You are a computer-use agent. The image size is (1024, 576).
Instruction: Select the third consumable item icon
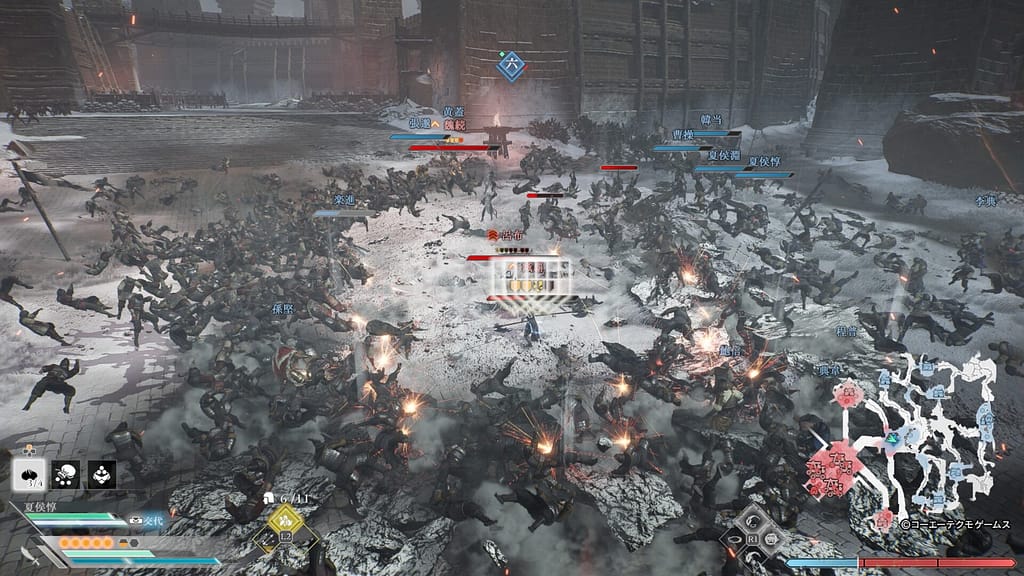click(x=102, y=474)
